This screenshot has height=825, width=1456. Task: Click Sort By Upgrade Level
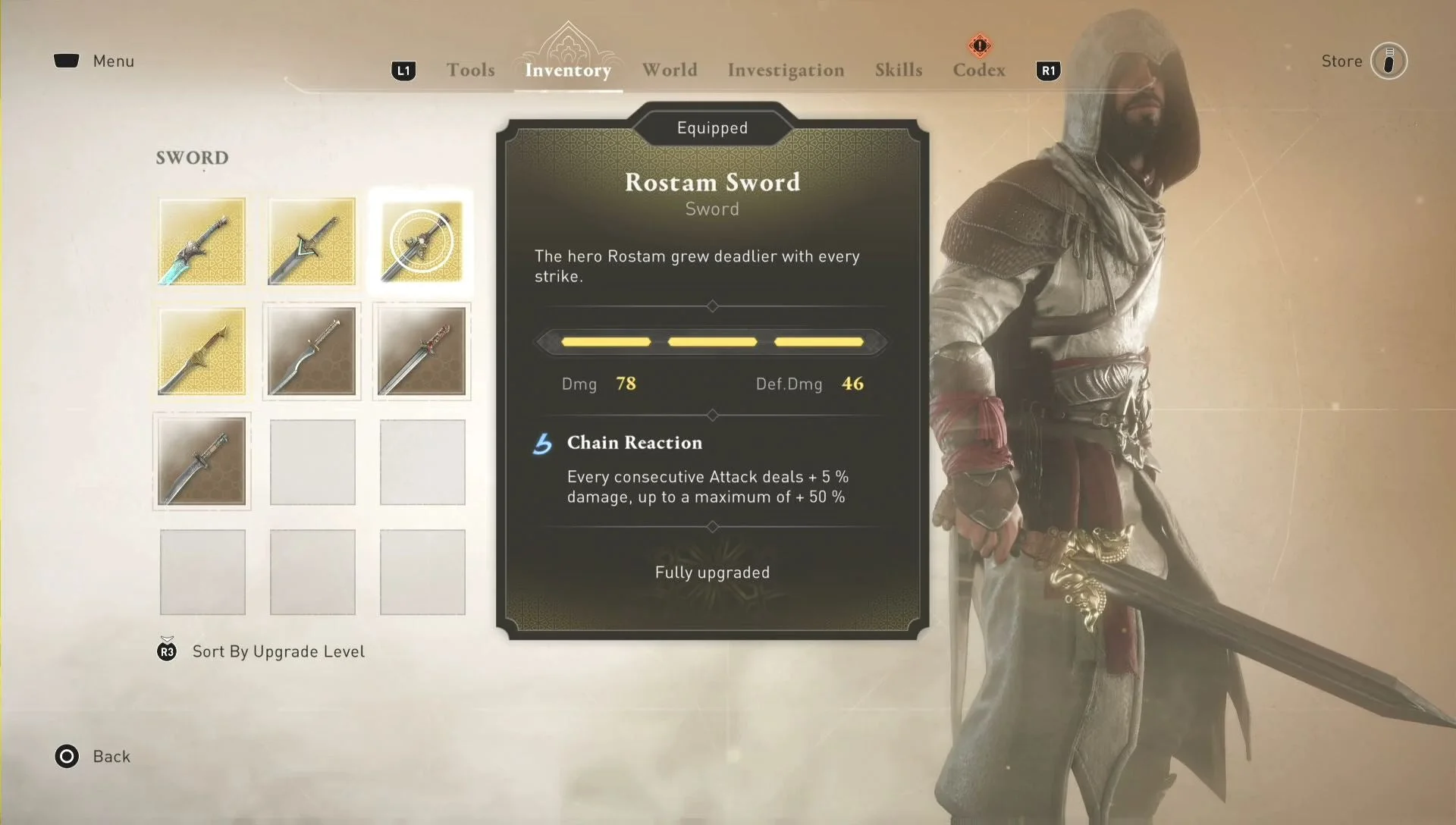click(278, 651)
